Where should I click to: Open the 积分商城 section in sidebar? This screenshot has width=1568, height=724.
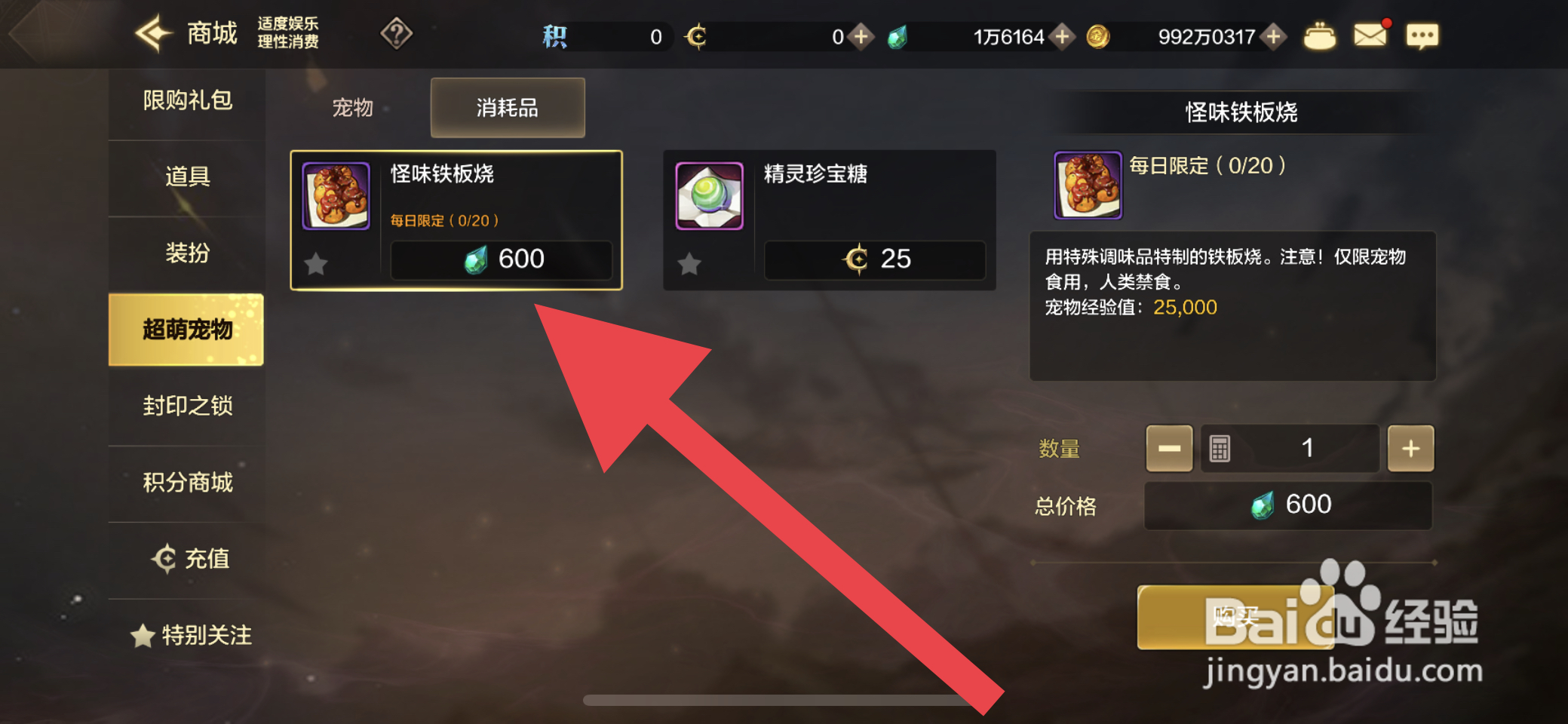tap(187, 483)
